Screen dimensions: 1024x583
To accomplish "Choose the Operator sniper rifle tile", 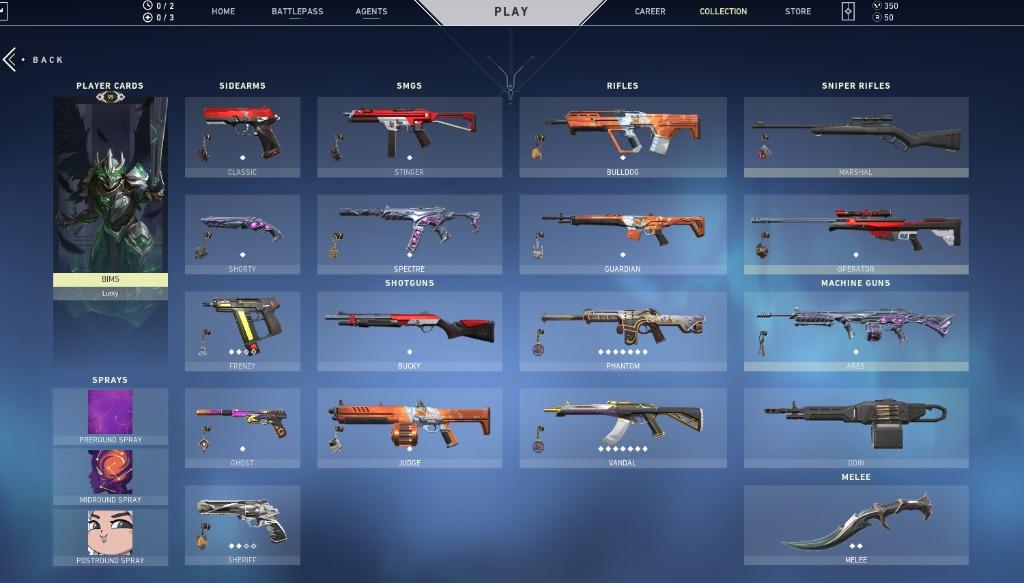I will pyautogui.click(x=856, y=233).
